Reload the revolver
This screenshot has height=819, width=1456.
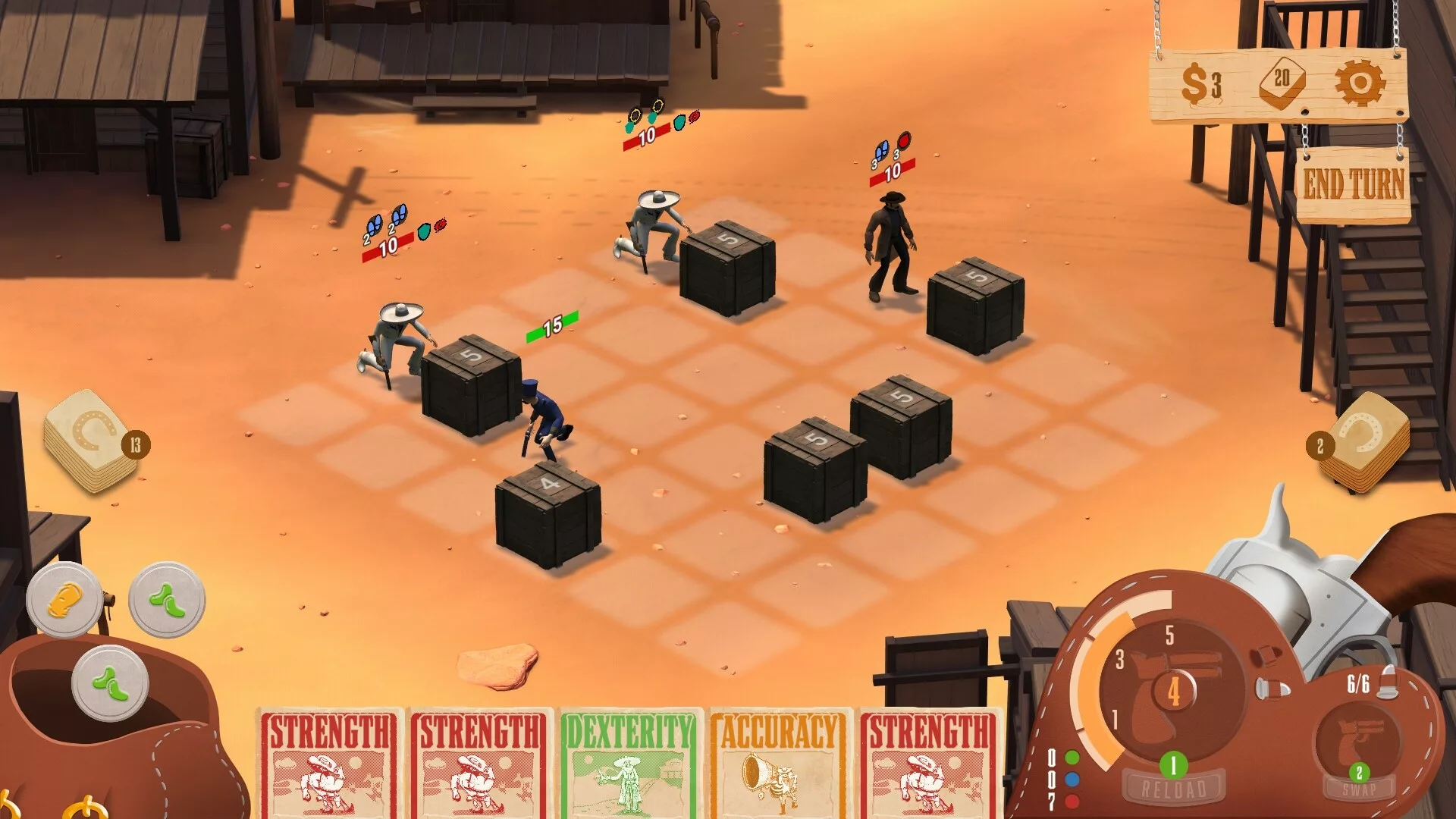pyautogui.click(x=1173, y=787)
